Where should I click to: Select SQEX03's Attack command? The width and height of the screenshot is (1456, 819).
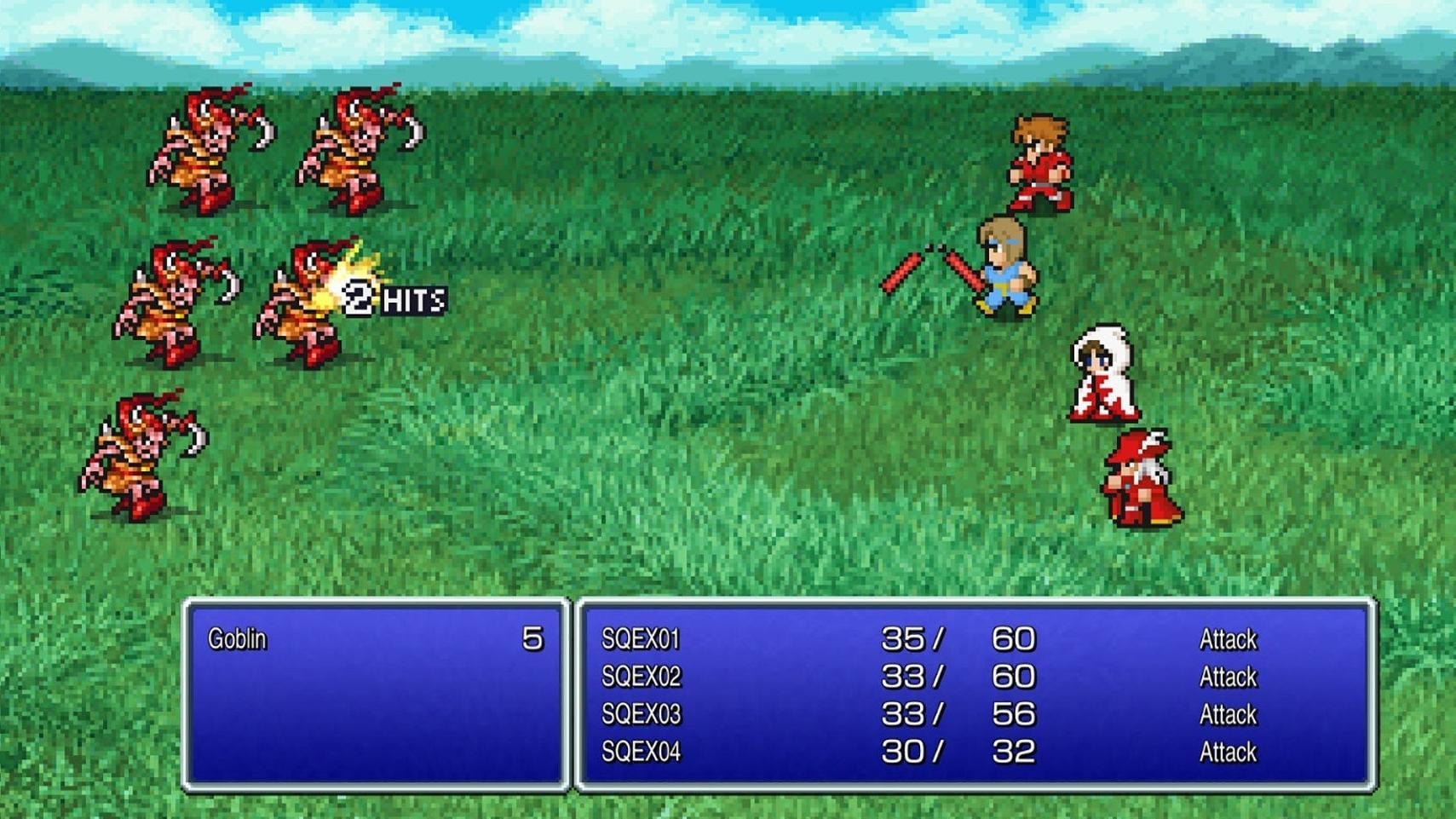[x=1229, y=714]
